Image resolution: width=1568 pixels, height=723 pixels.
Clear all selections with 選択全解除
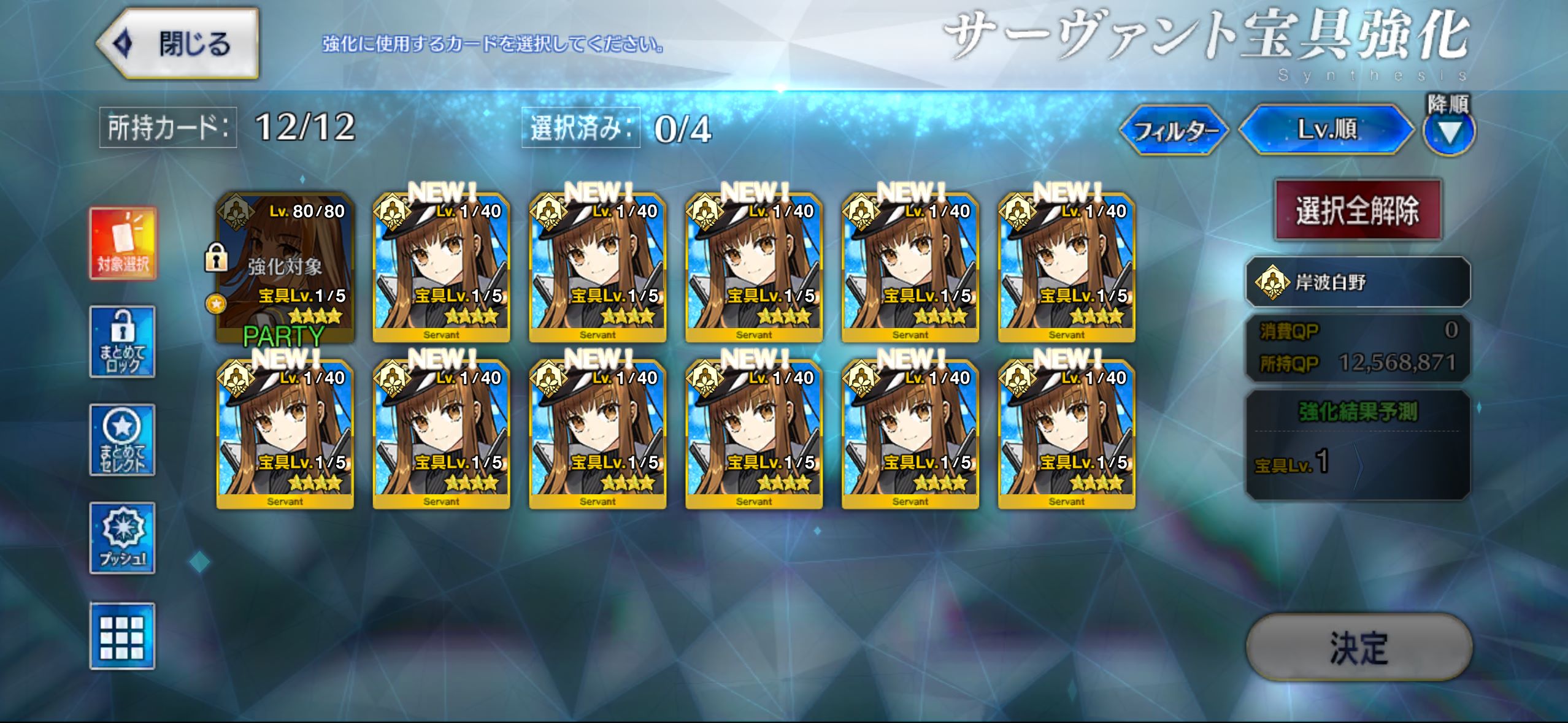coord(1358,210)
